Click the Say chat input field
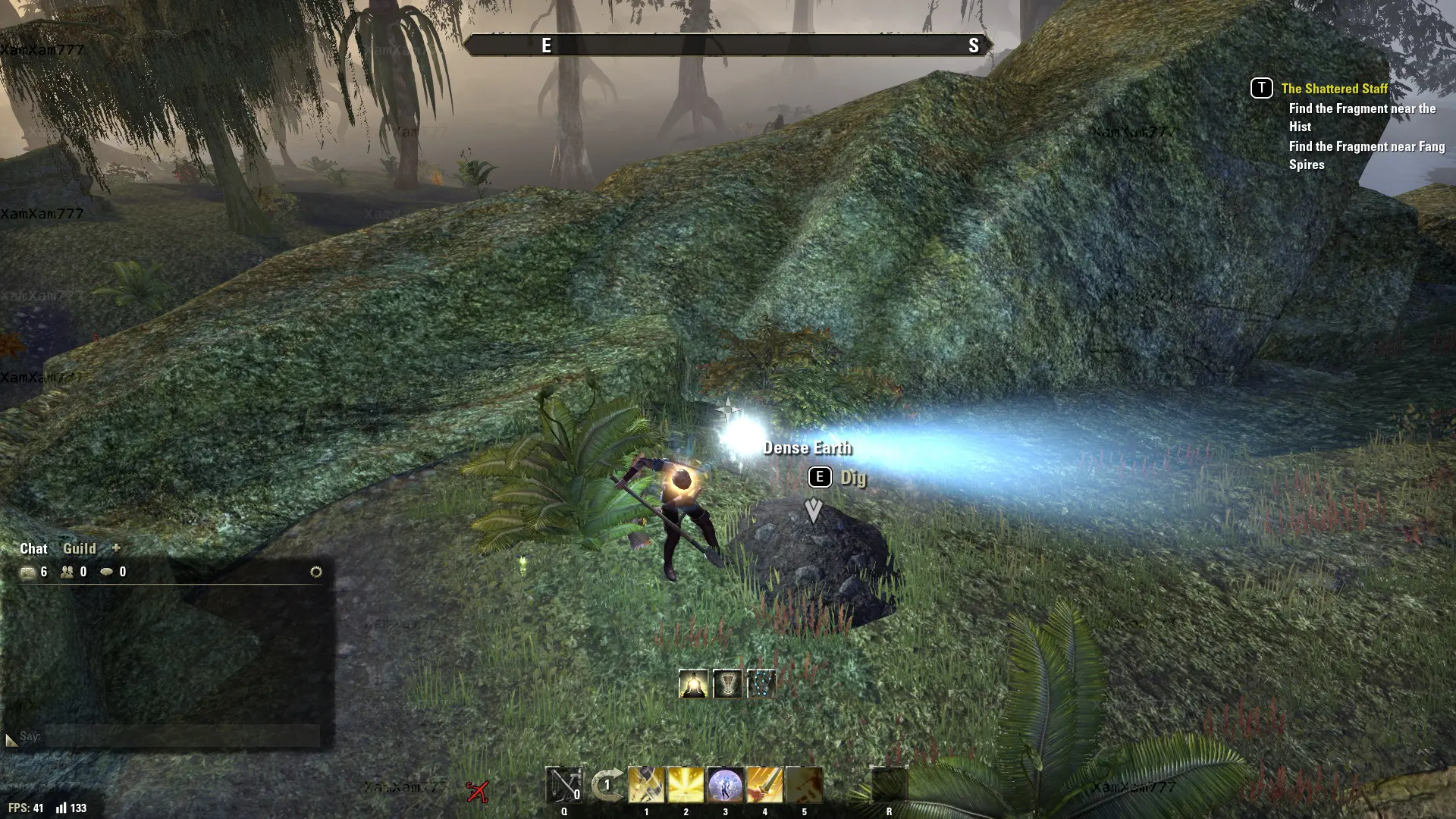 coord(182,736)
